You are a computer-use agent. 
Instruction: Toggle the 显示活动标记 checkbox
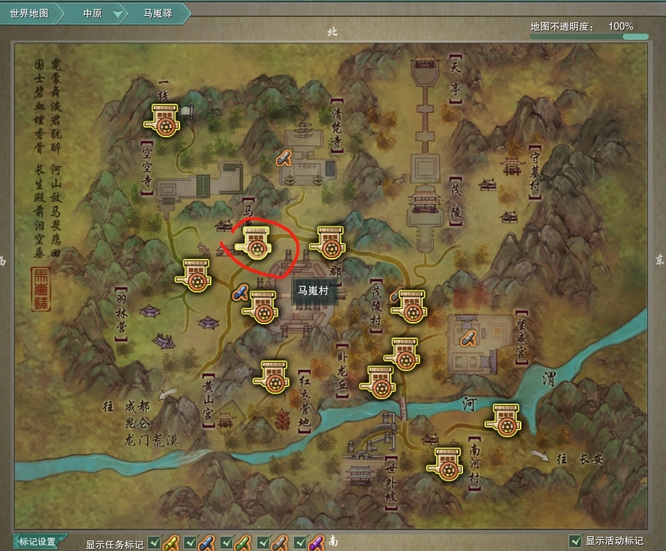tap(574, 542)
